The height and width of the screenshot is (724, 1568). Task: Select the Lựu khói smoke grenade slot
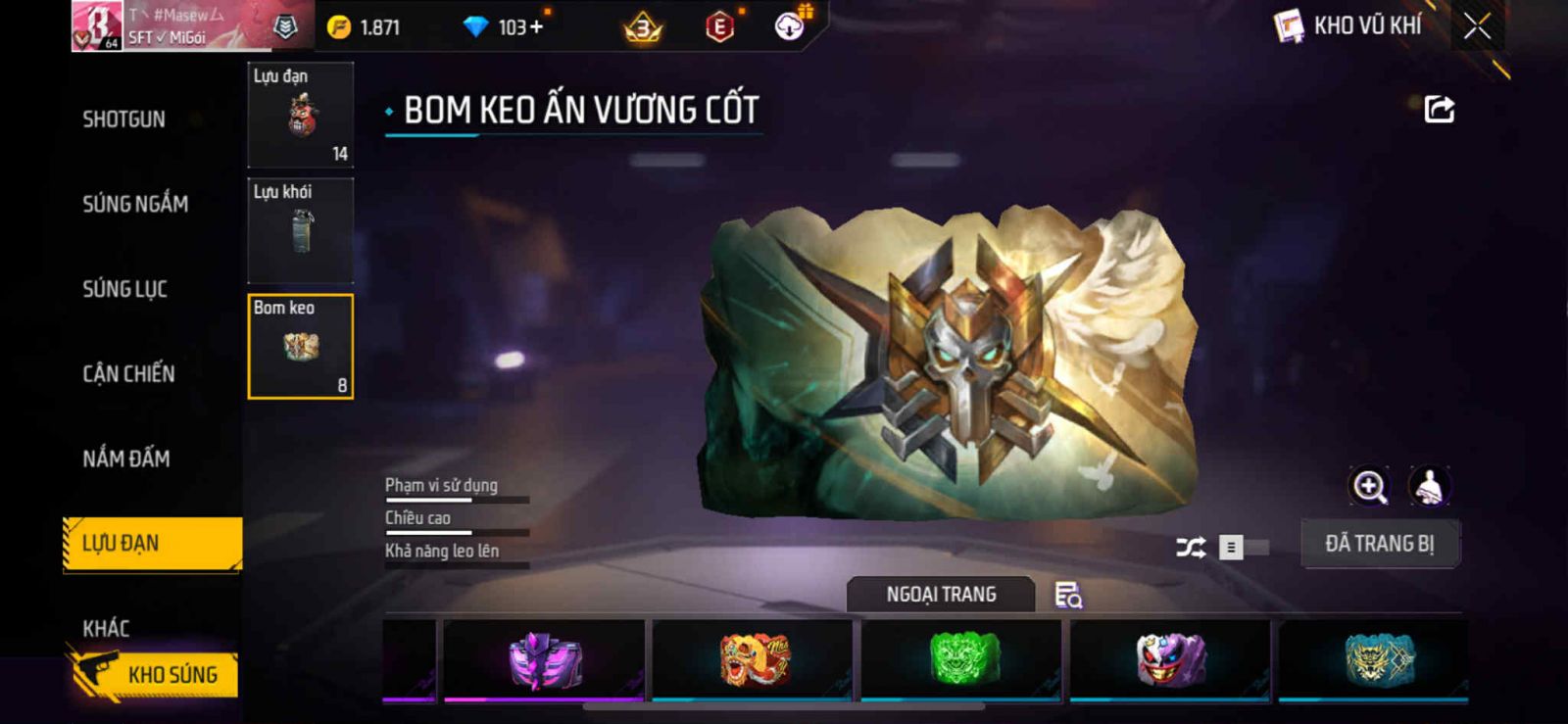(x=301, y=231)
